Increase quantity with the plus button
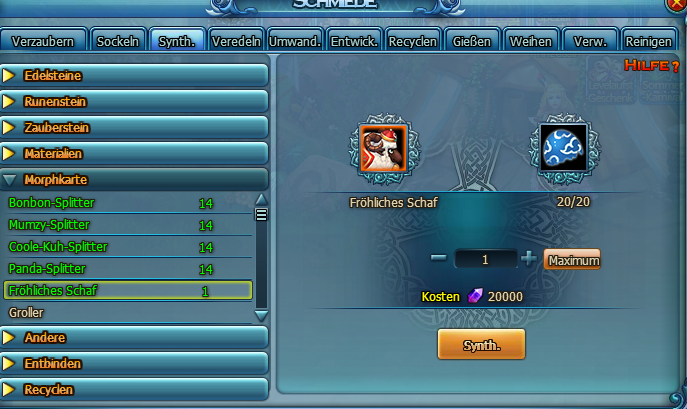The width and height of the screenshot is (687, 409). [x=529, y=259]
